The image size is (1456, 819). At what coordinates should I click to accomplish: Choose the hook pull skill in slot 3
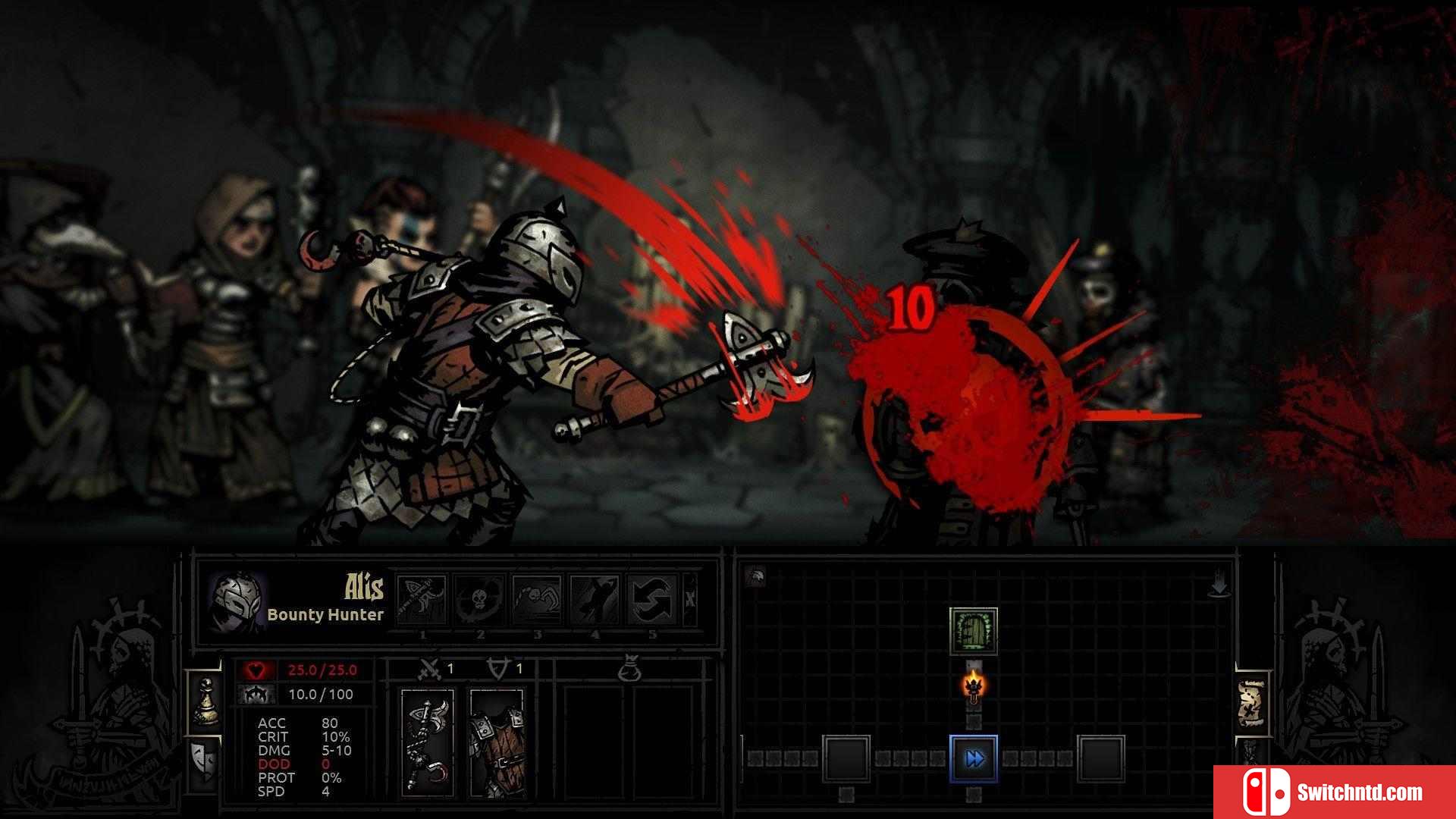pyautogui.click(x=537, y=600)
